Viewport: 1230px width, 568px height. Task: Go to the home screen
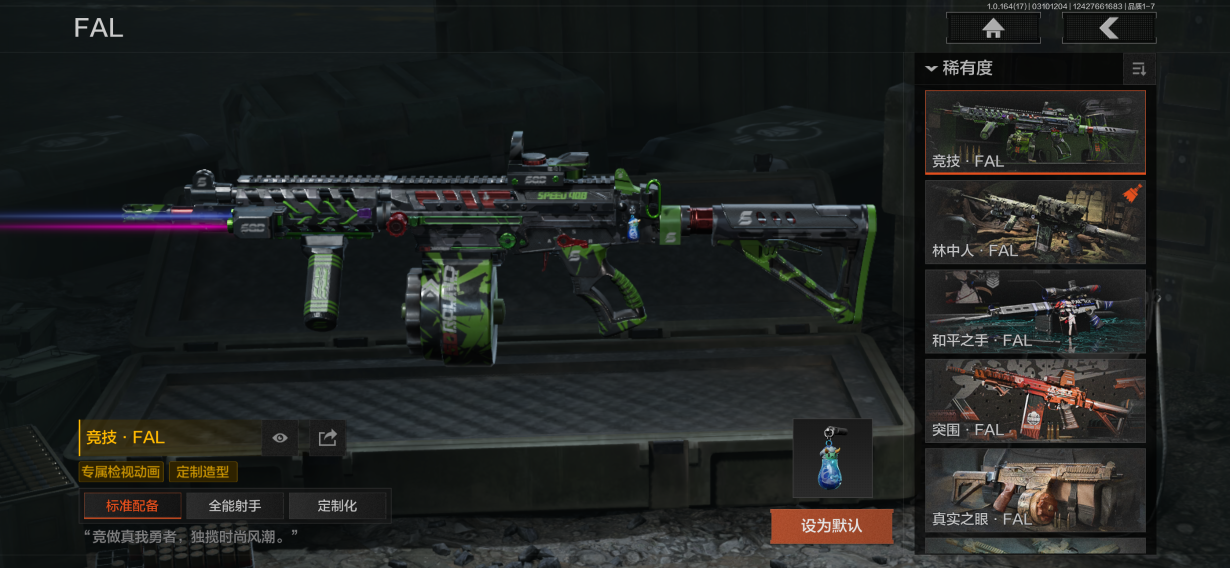[992, 28]
